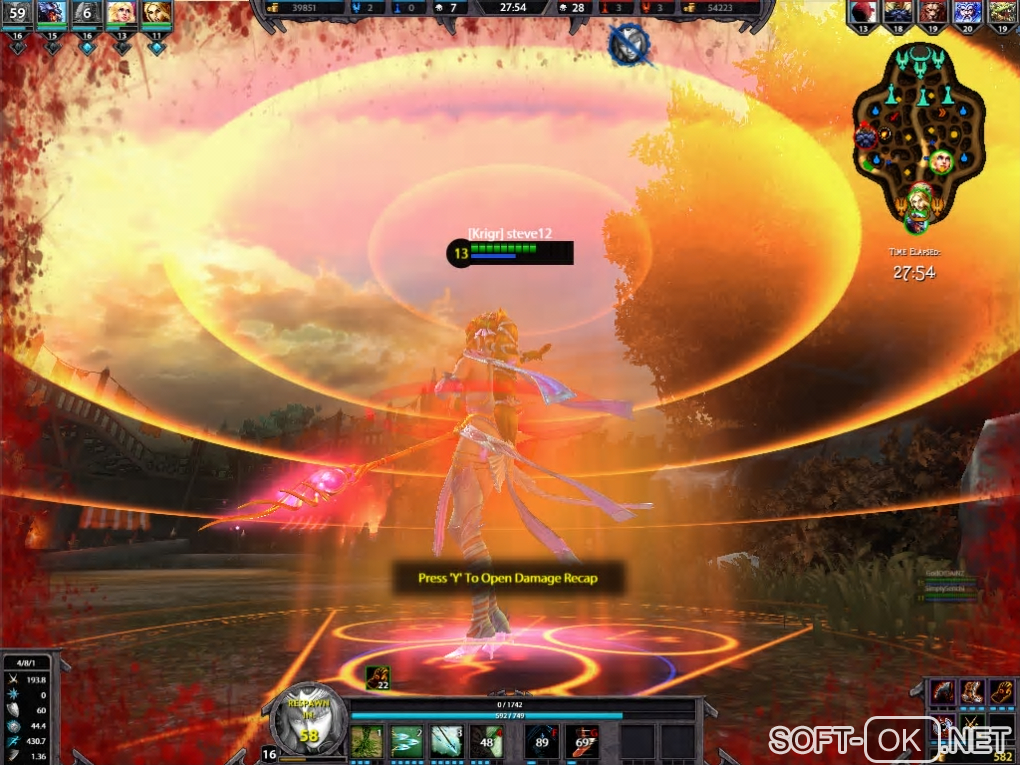Select the dark red curved blade item
Viewport: 1020px width, 765px height.
943,692
